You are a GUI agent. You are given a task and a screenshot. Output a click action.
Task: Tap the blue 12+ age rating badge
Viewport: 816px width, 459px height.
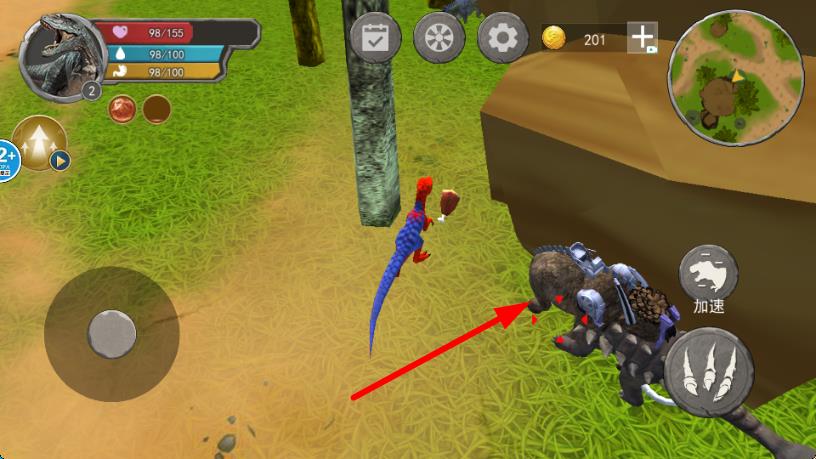(x=8, y=160)
